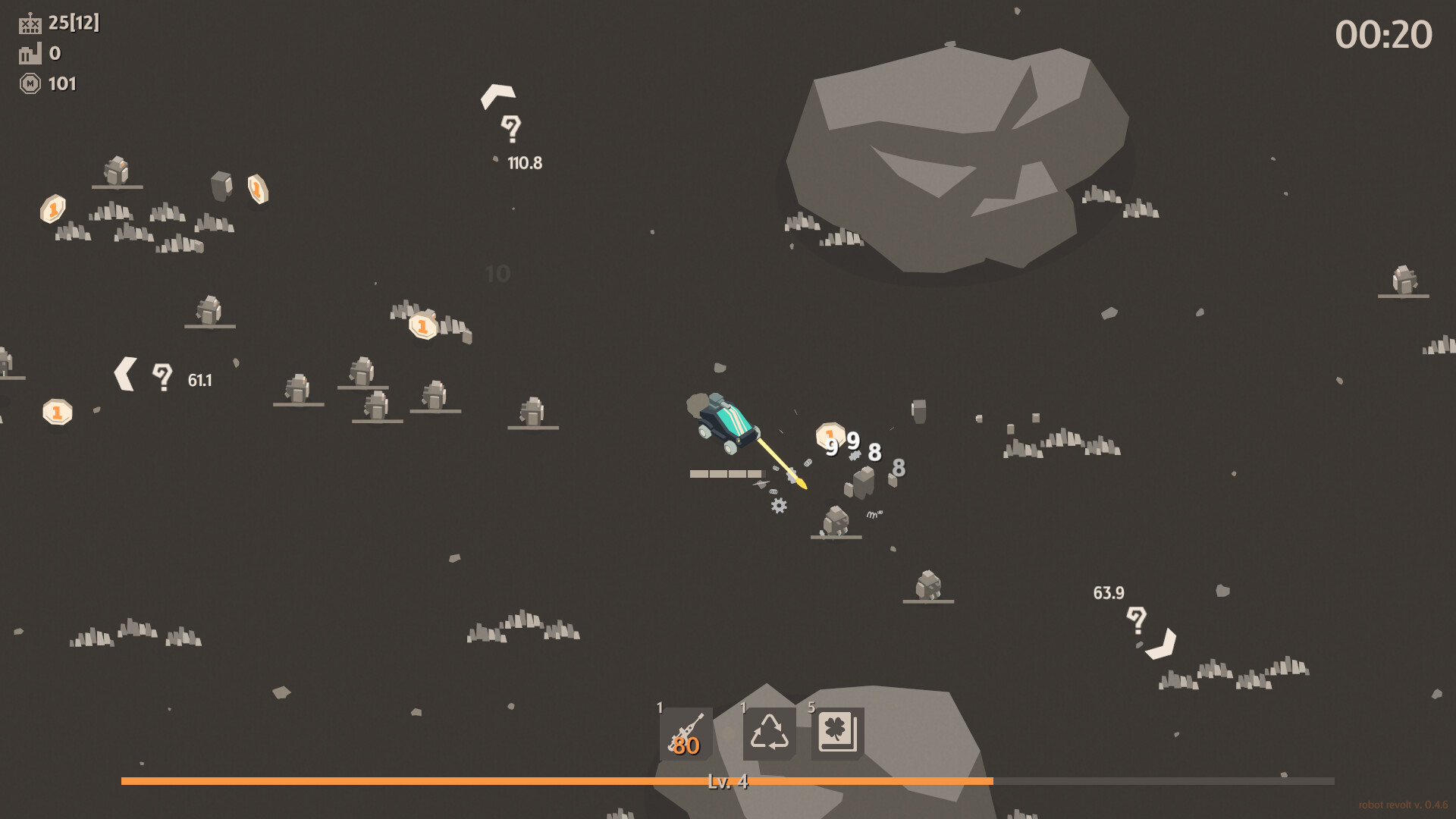Click the factory counter icon
Screen dimensions: 1456x819
coord(29,54)
